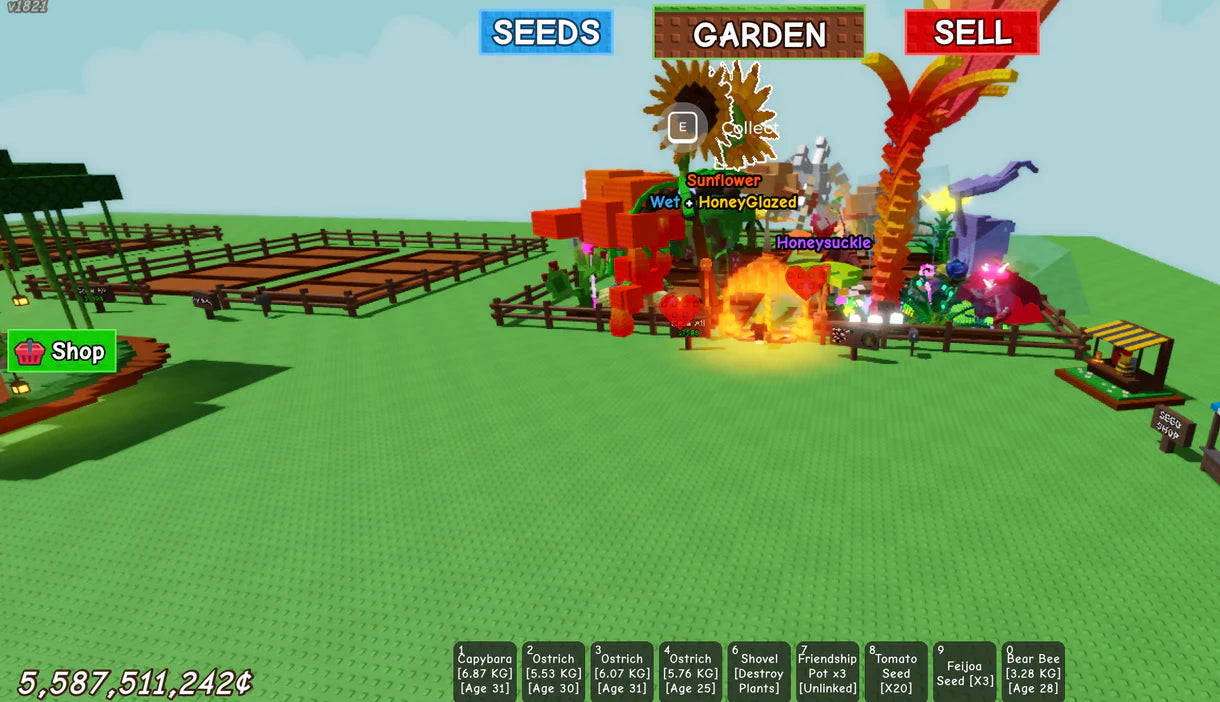Go to the Sell area button
Screen dimensions: 1220x702
[x=971, y=32]
